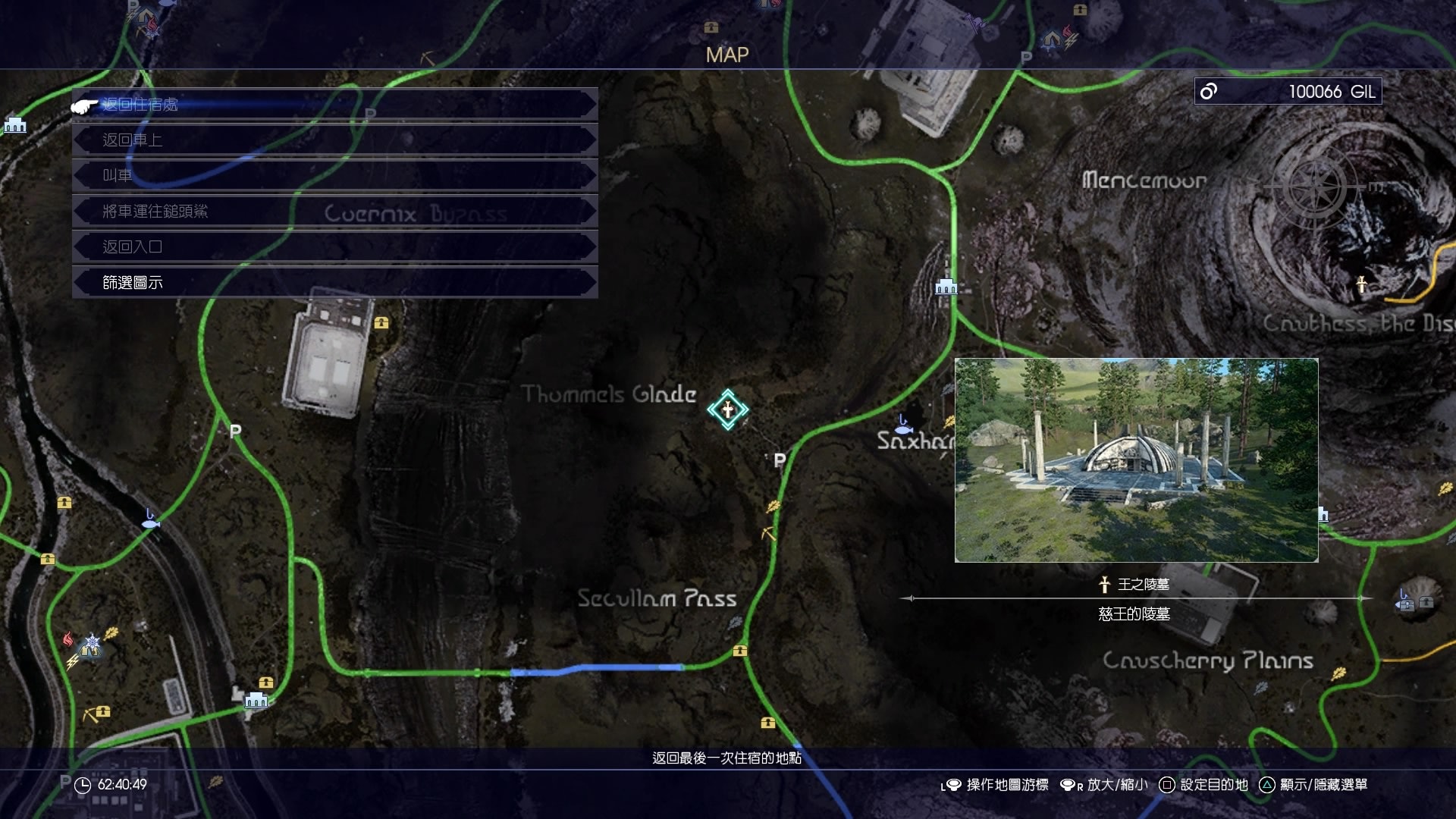Screen dimensions: 1456x819
Task: Open the 篩選圖示 icon filter
Action: point(334,283)
